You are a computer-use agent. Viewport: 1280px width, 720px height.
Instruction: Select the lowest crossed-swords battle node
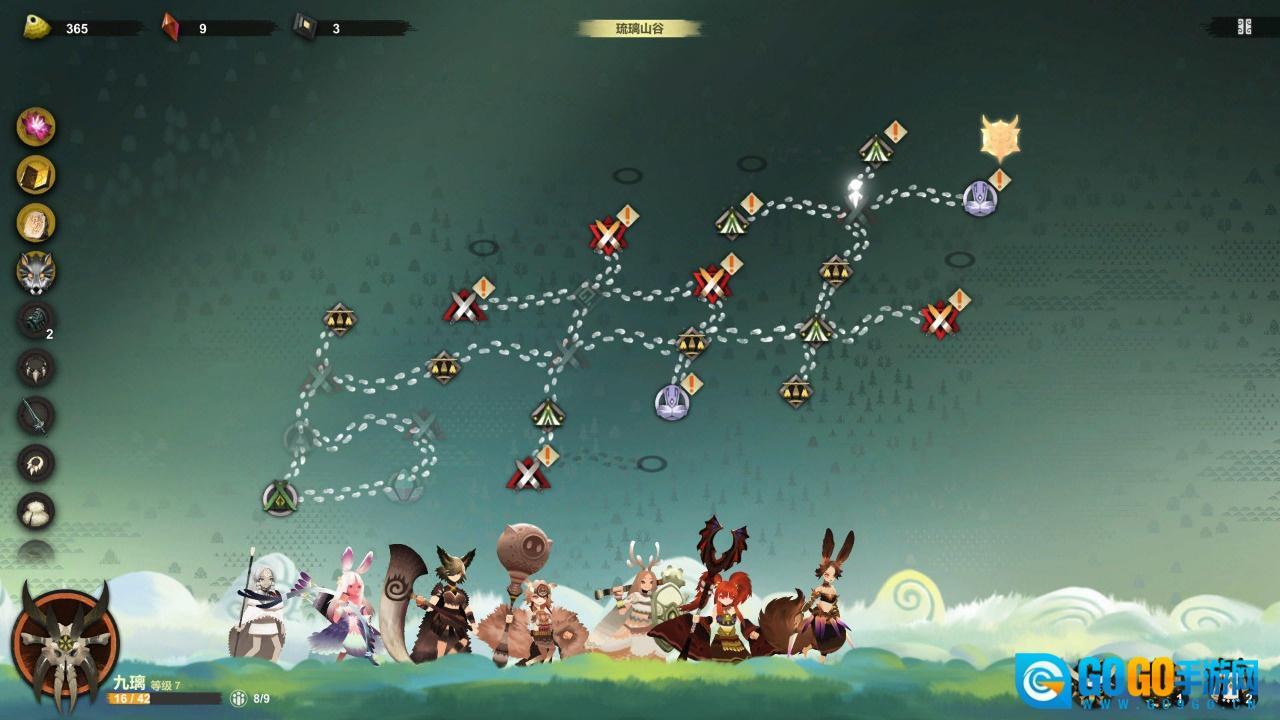tap(528, 473)
